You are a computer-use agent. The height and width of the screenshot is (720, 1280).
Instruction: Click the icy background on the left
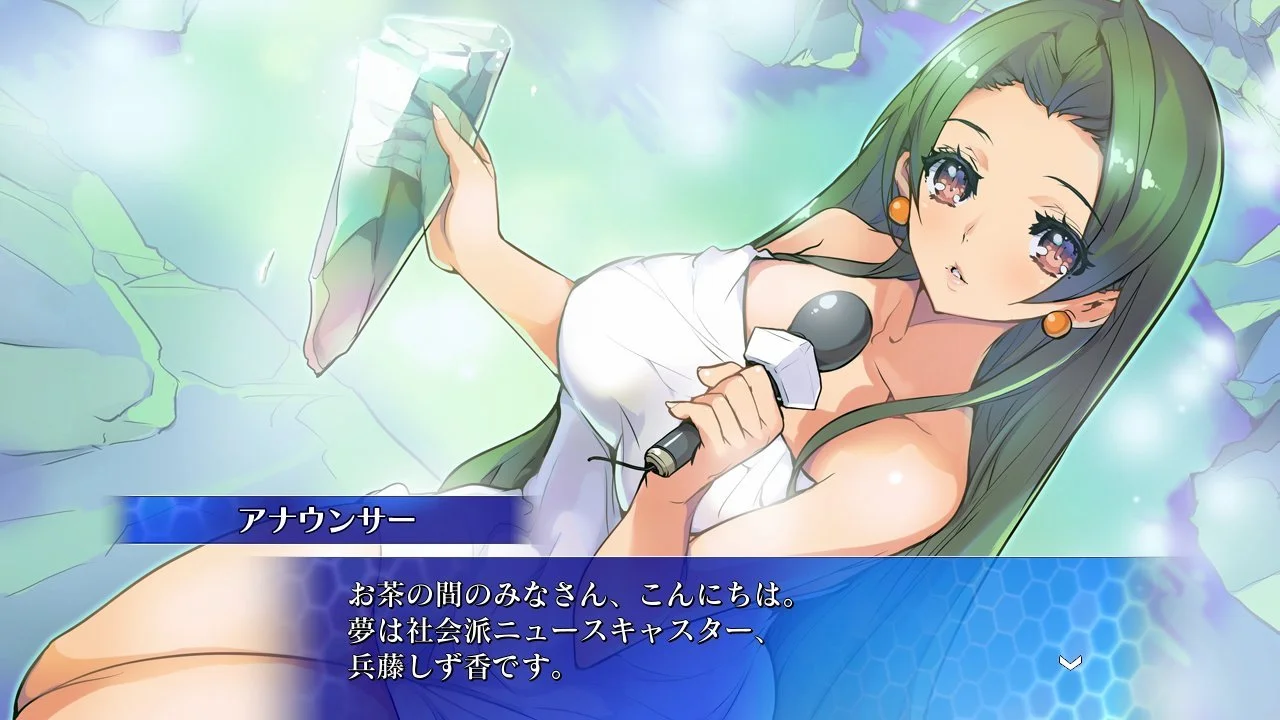120,300
